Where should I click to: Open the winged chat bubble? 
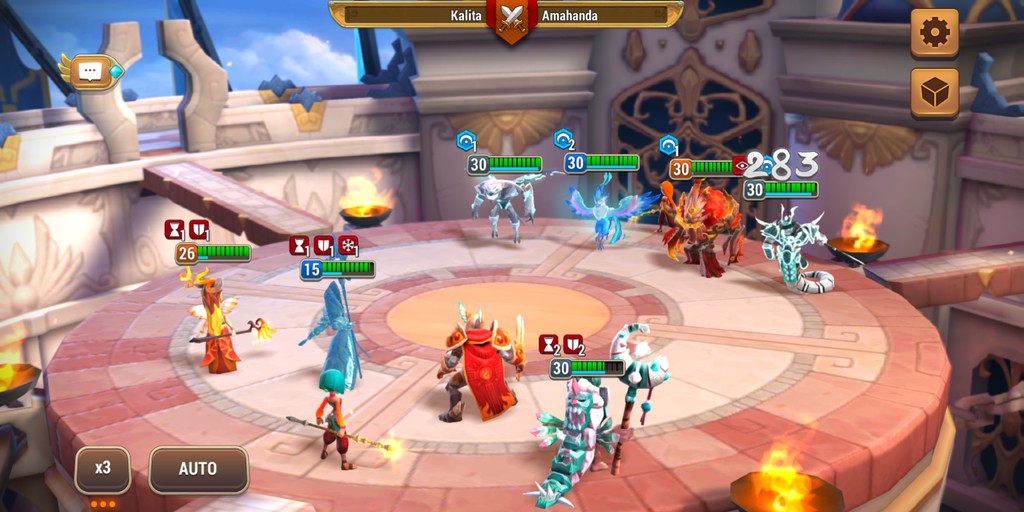(x=91, y=71)
